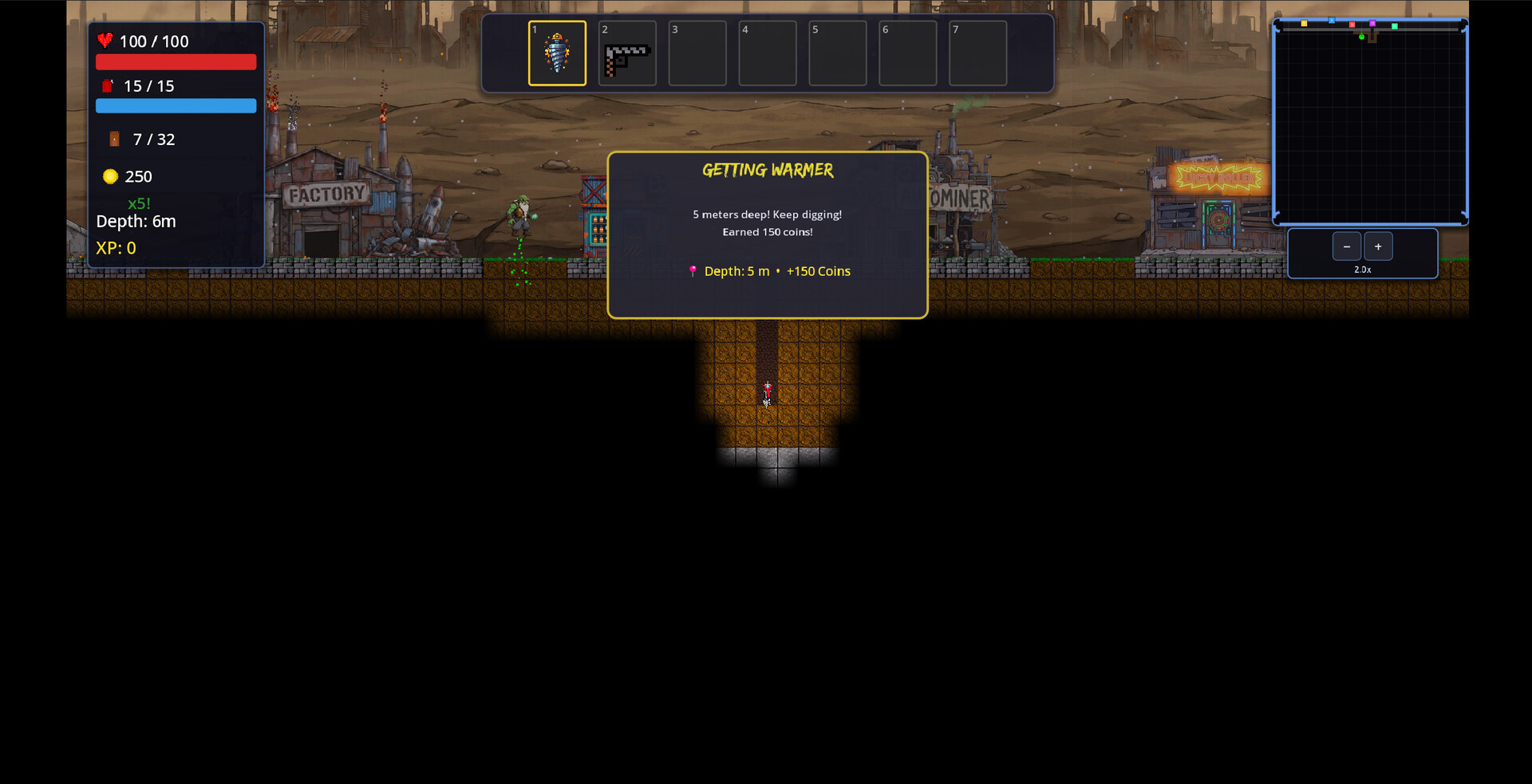Select the drill in hotbar slot 1
The height and width of the screenshot is (784, 1532).
click(x=556, y=53)
